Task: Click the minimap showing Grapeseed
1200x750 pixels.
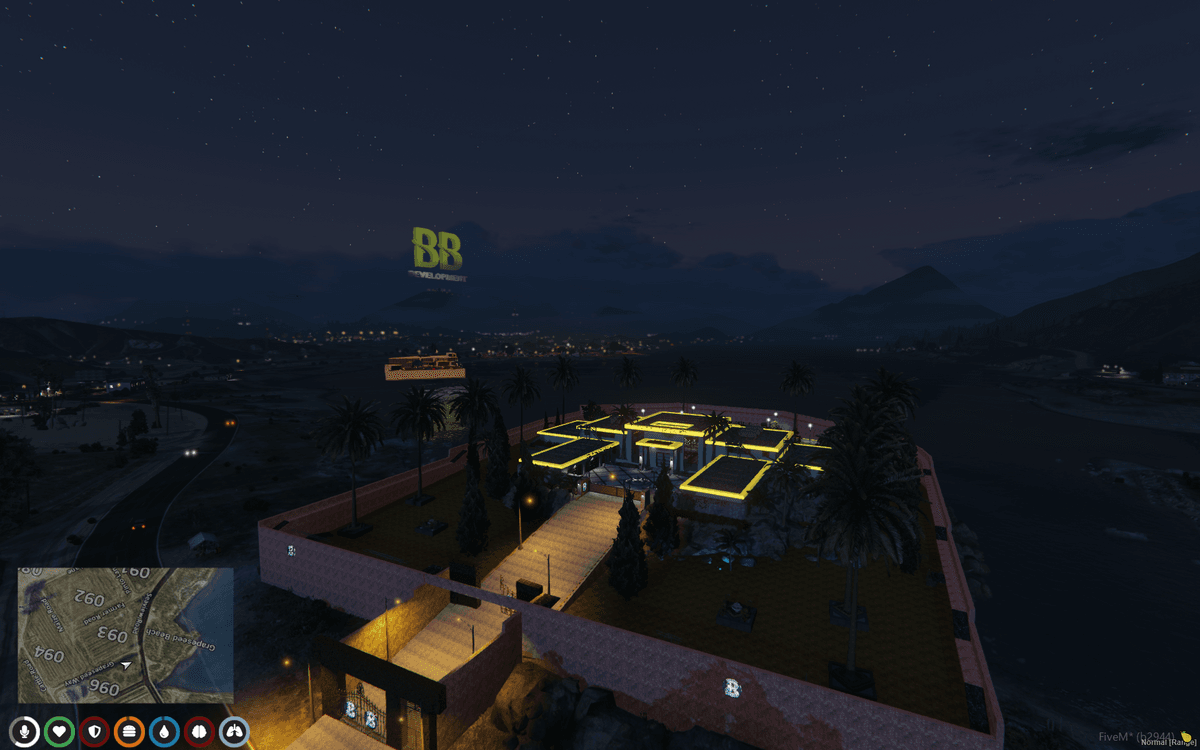Action: [125, 635]
